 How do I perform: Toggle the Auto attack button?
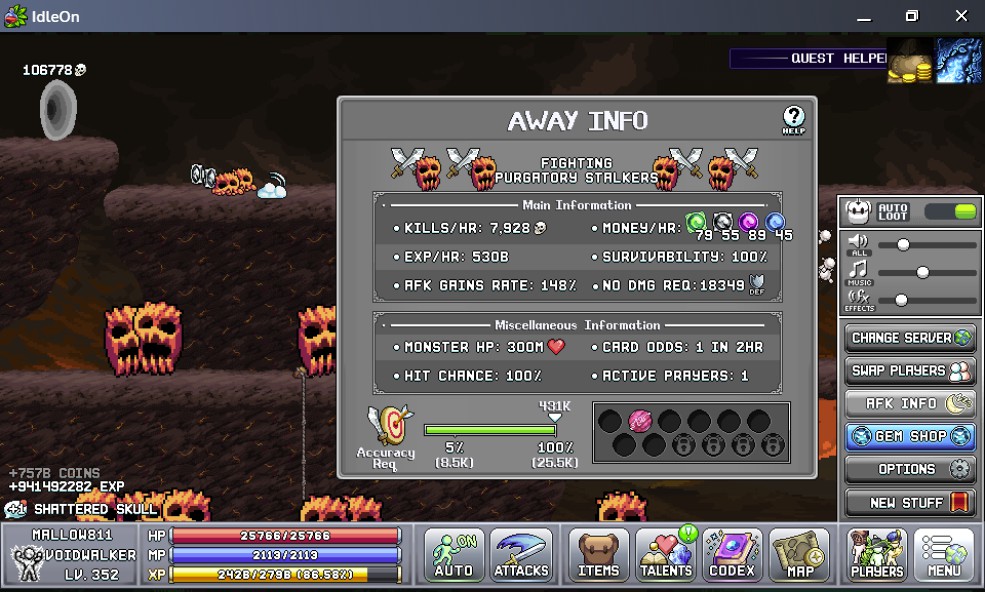(454, 555)
